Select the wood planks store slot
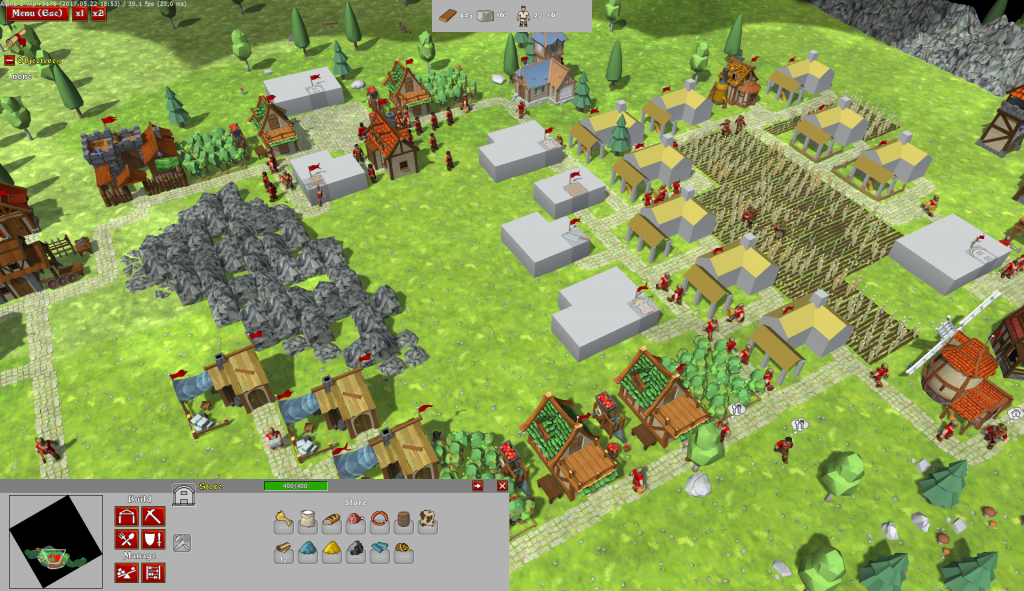This screenshot has width=1024, height=591. (x=283, y=551)
